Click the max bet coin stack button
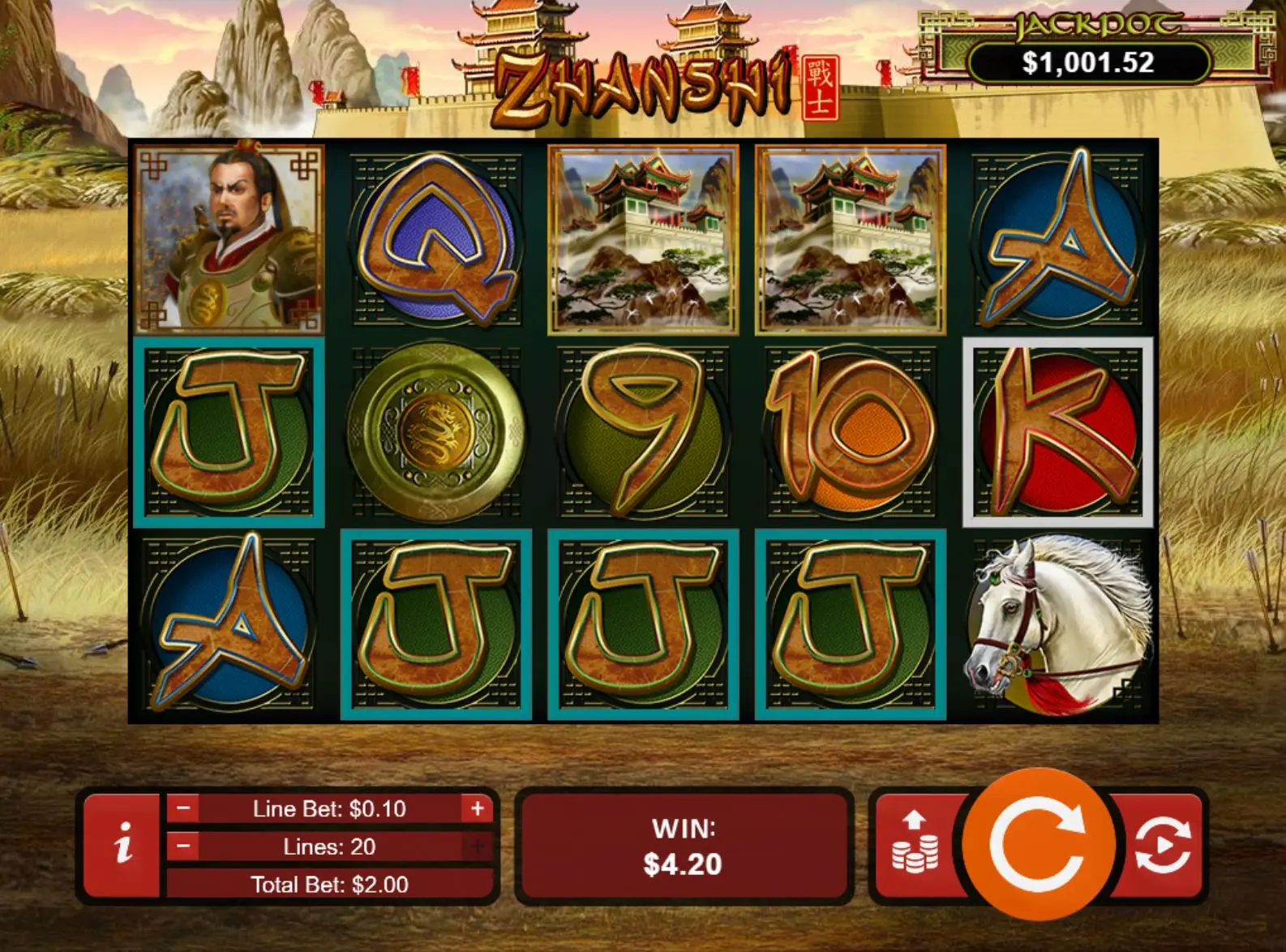 (915, 843)
